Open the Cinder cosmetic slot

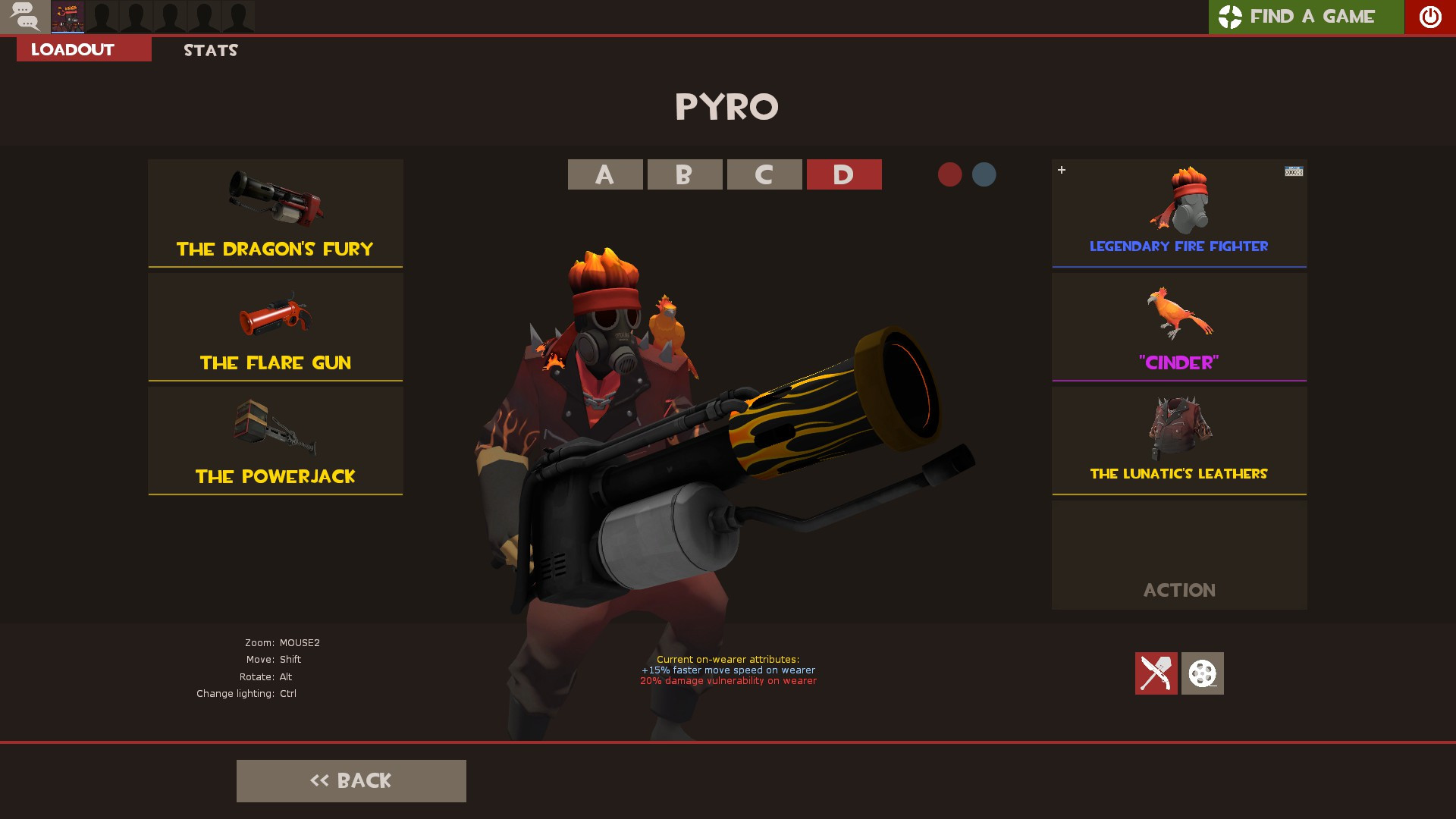pos(1178,326)
